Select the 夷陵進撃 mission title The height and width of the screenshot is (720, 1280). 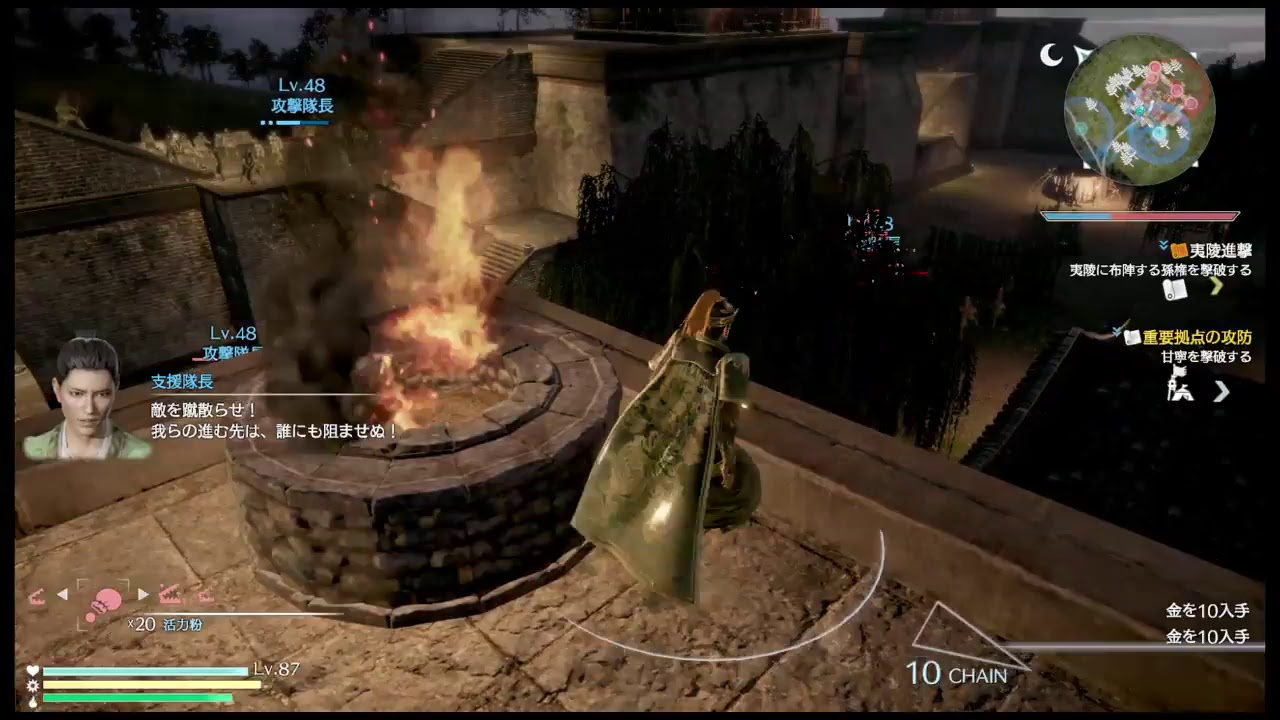[1222, 250]
